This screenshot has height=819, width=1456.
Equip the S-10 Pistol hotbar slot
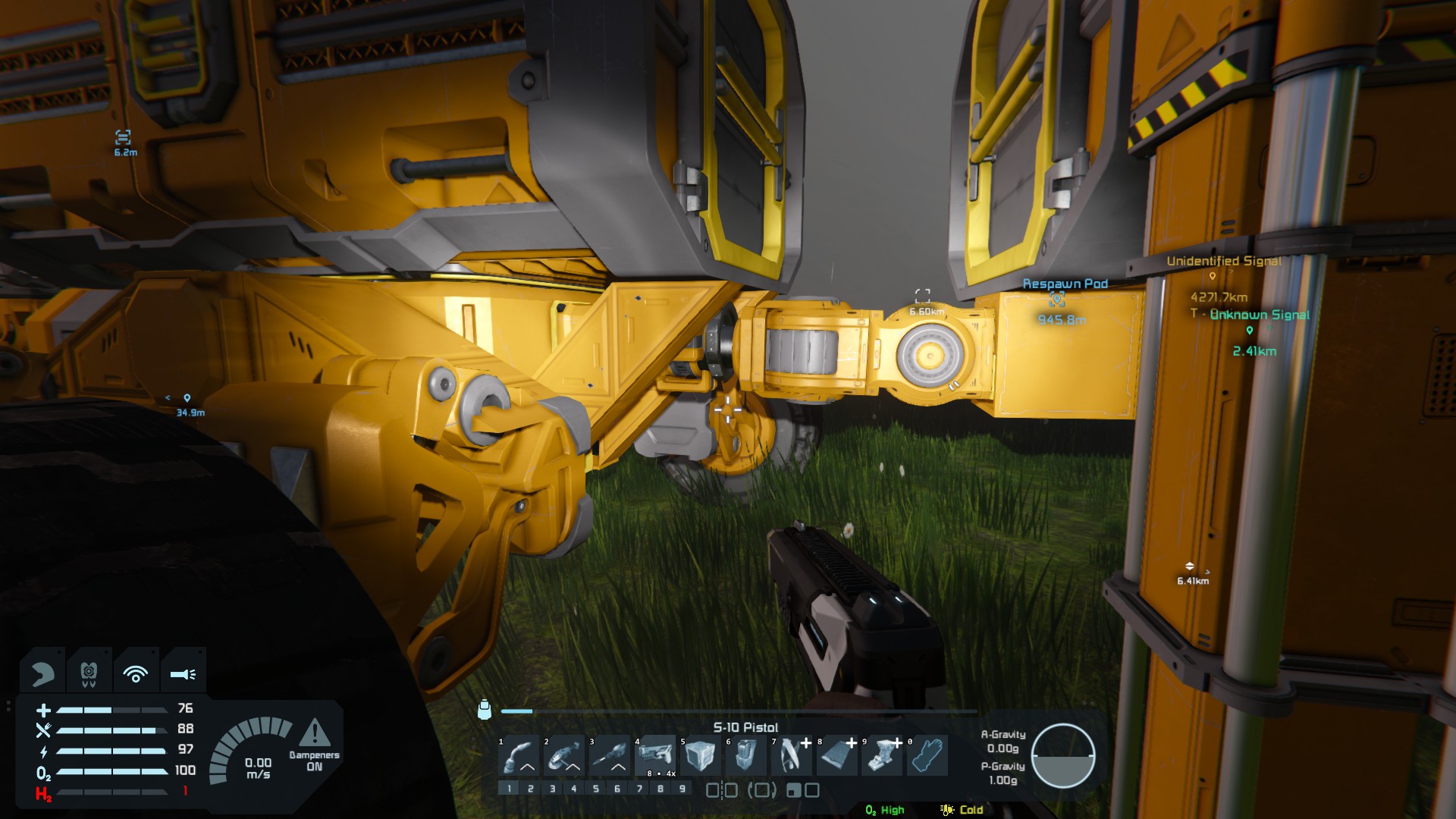pyautogui.click(x=655, y=755)
